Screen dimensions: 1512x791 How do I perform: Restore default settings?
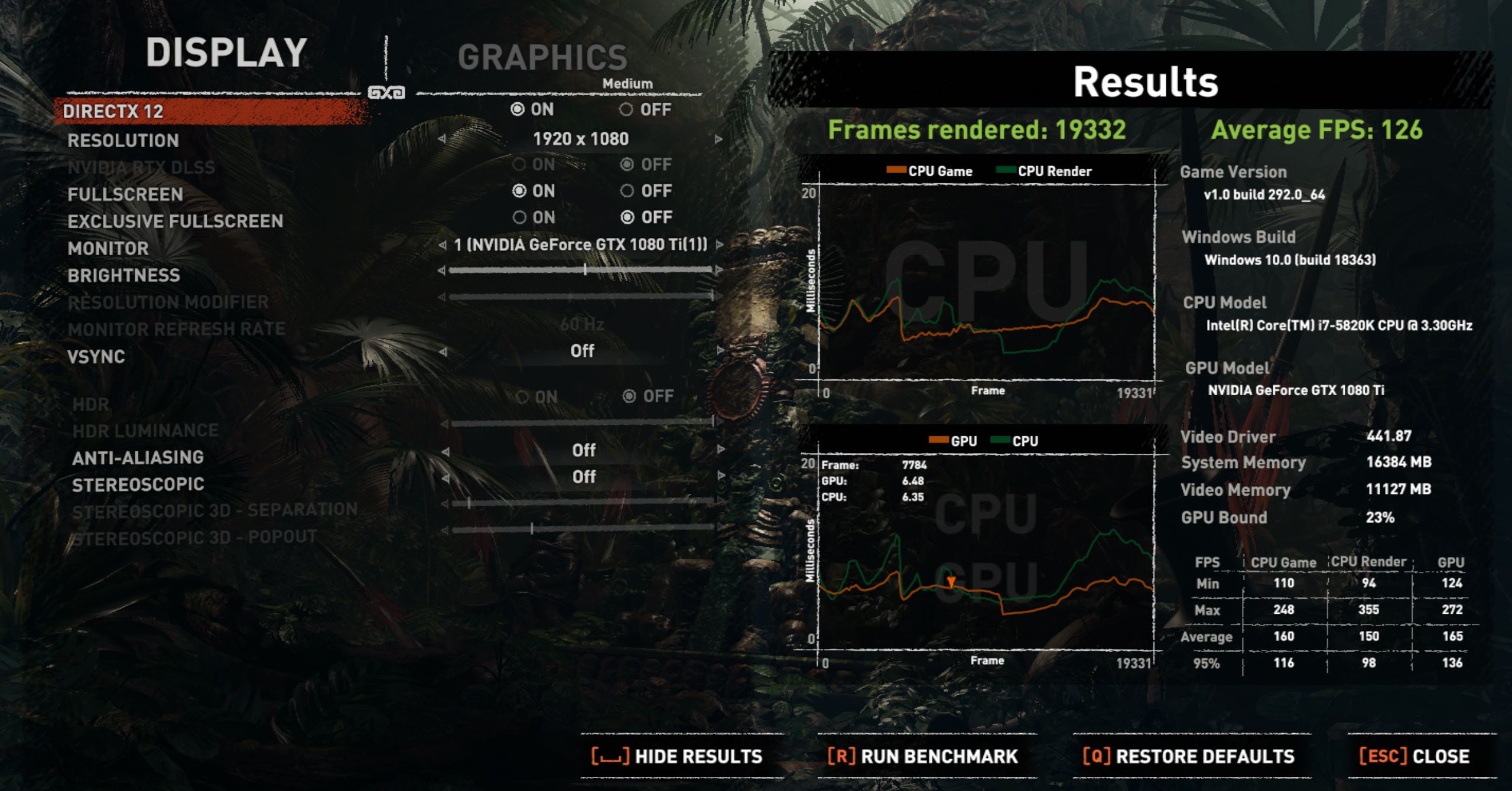pyautogui.click(x=1189, y=757)
